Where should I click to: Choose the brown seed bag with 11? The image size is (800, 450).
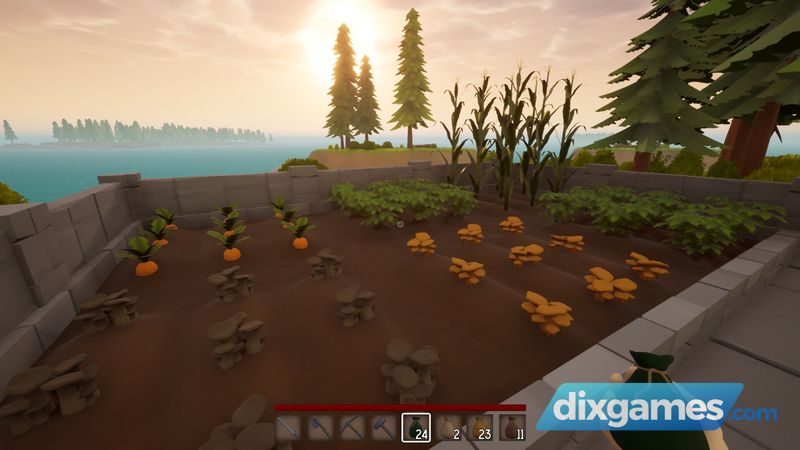511,428
